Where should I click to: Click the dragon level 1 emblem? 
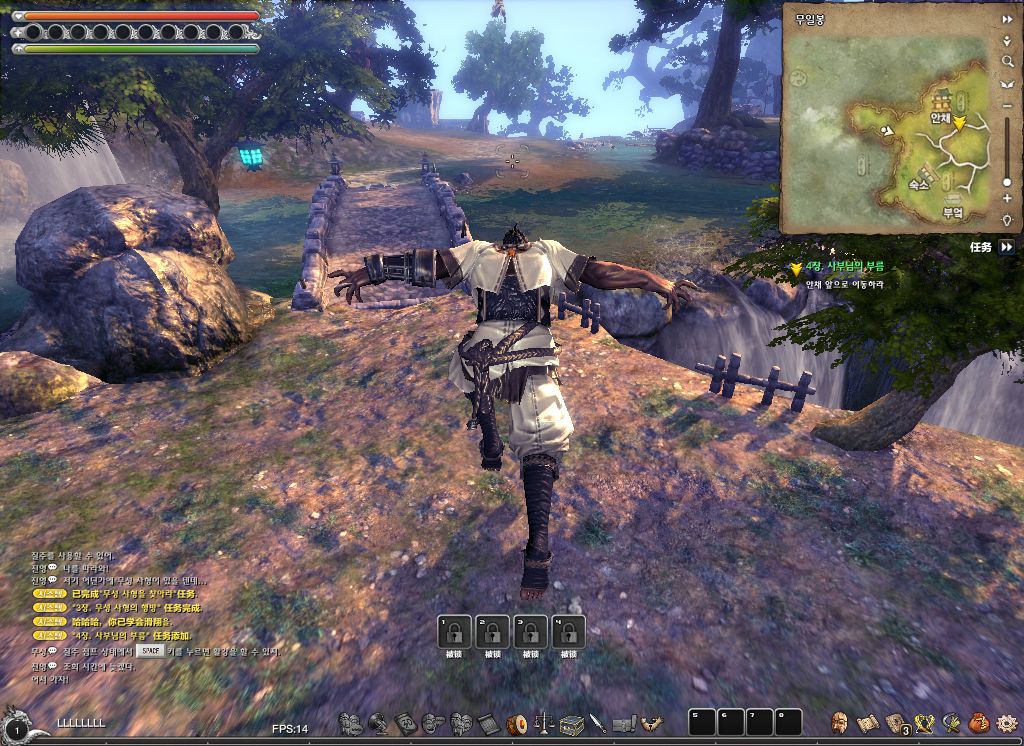22,725
